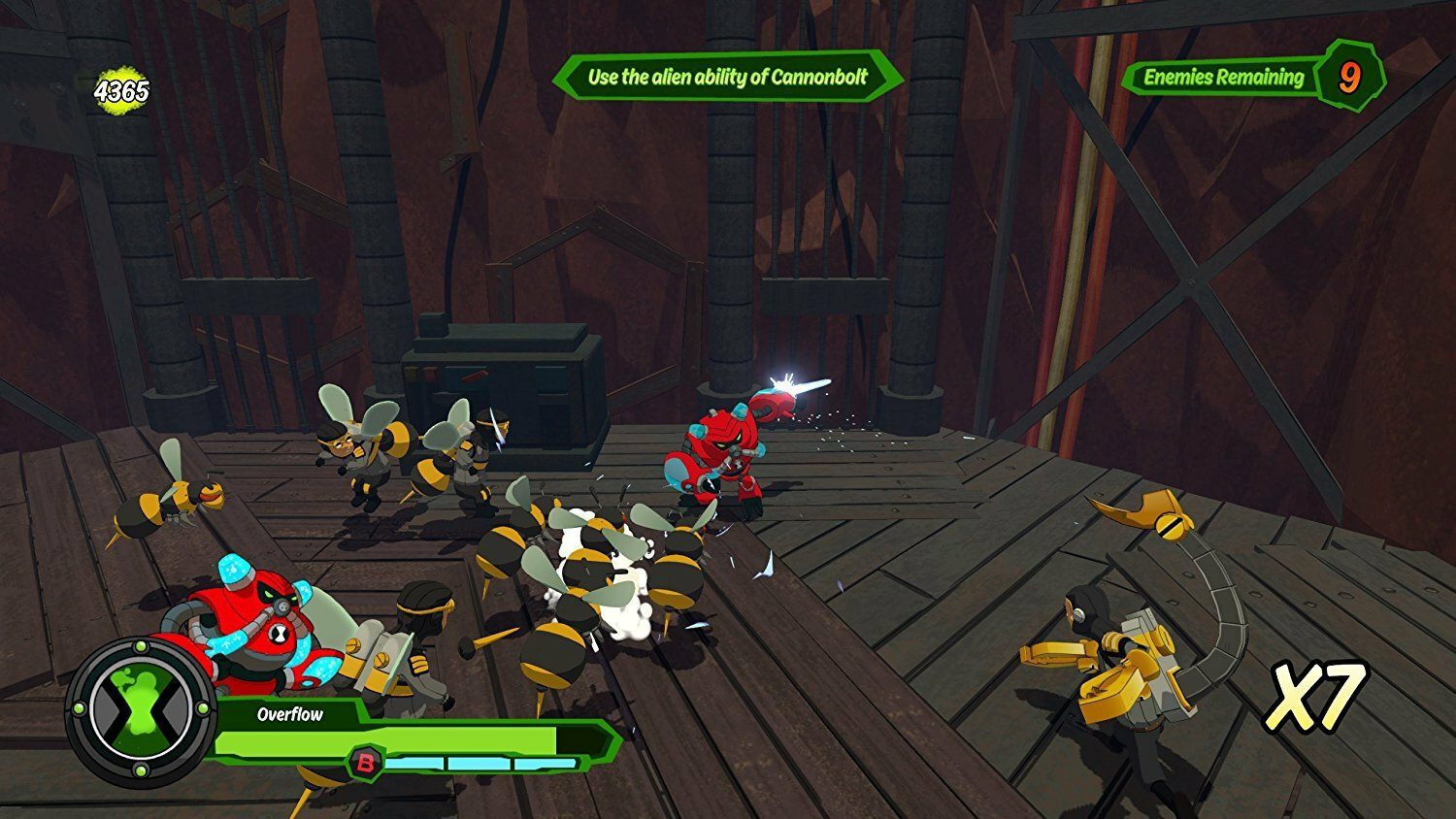This screenshot has width=1456, height=819.
Task: Click the green dot at the top of the Omnitrix ring
Action: click(x=140, y=646)
